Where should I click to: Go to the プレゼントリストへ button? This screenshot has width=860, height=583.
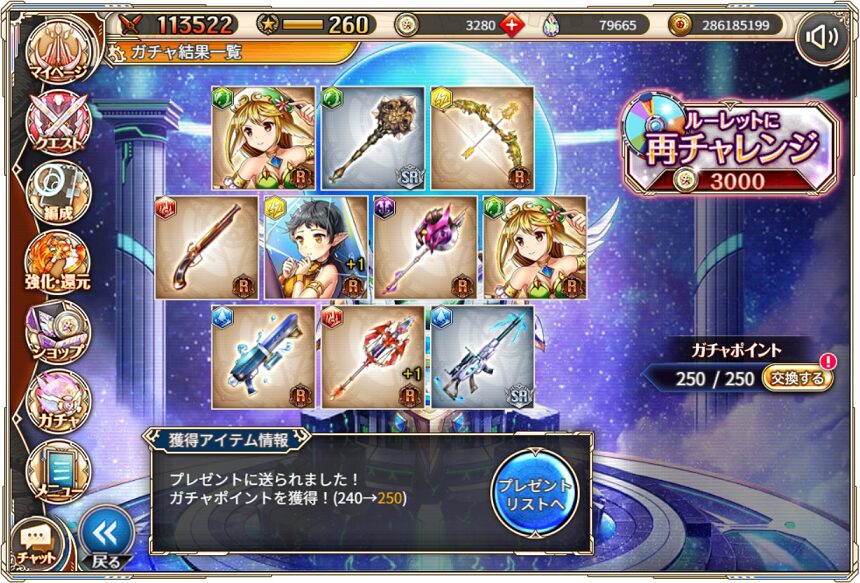point(535,490)
